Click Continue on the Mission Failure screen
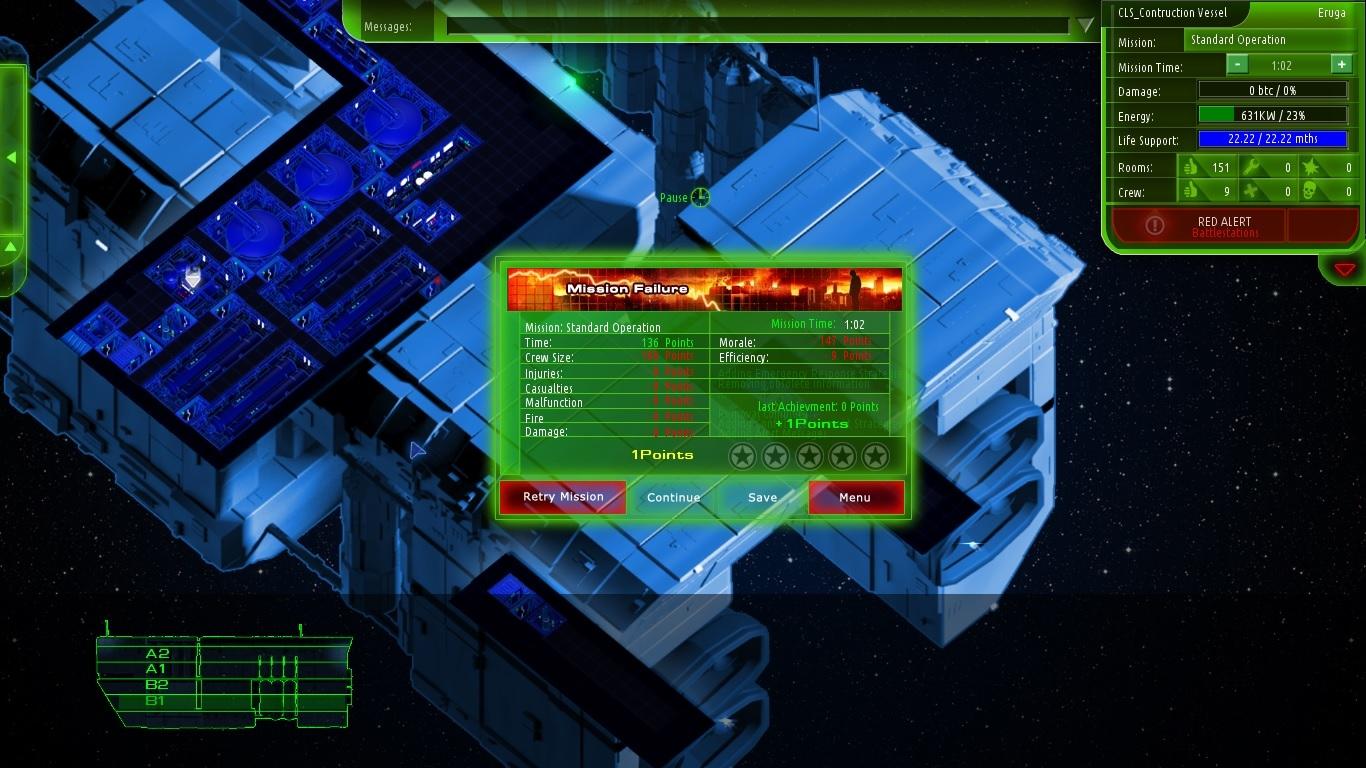This screenshot has width=1366, height=768. point(673,497)
